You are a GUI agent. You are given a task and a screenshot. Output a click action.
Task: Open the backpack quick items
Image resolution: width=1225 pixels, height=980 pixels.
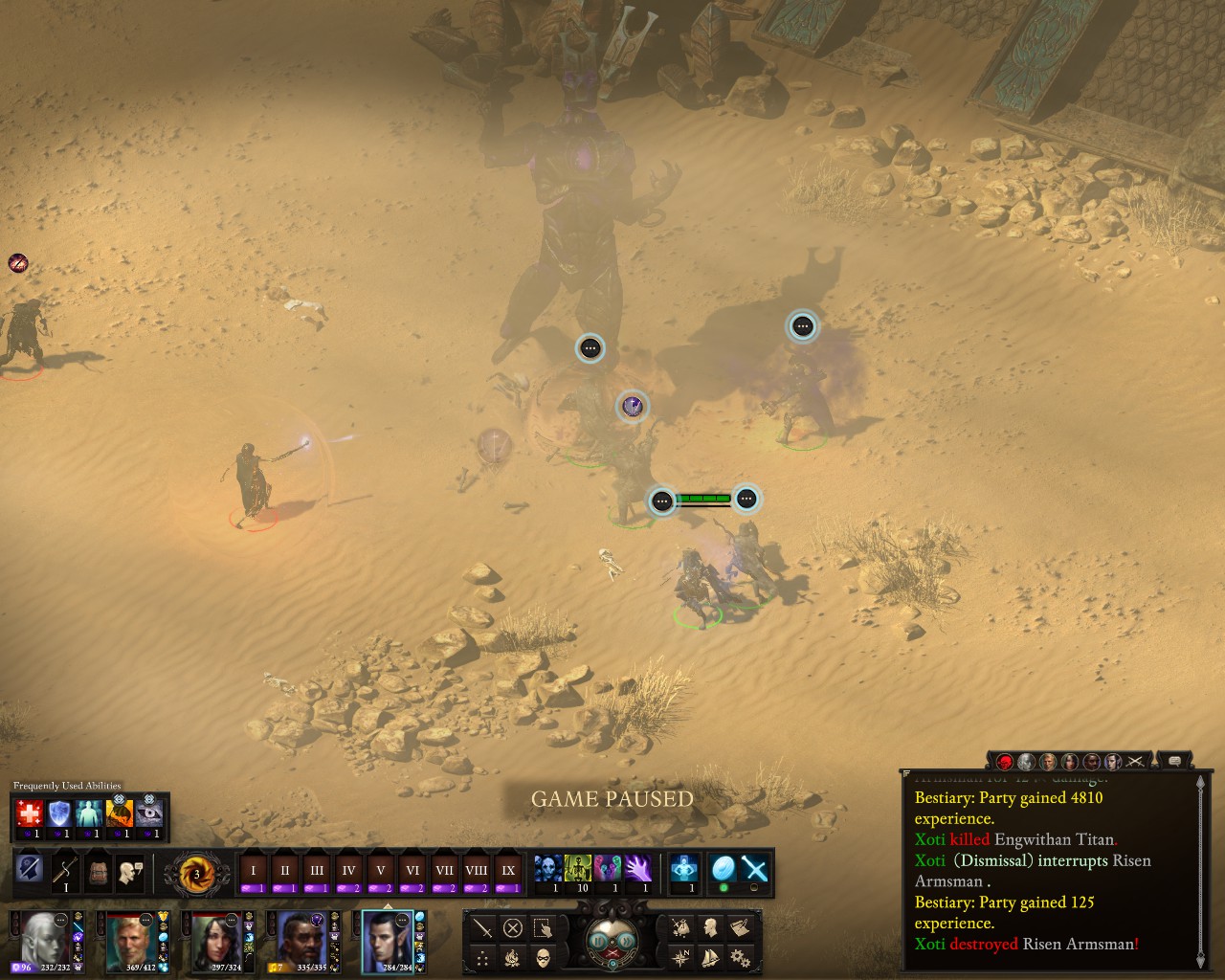click(x=99, y=873)
